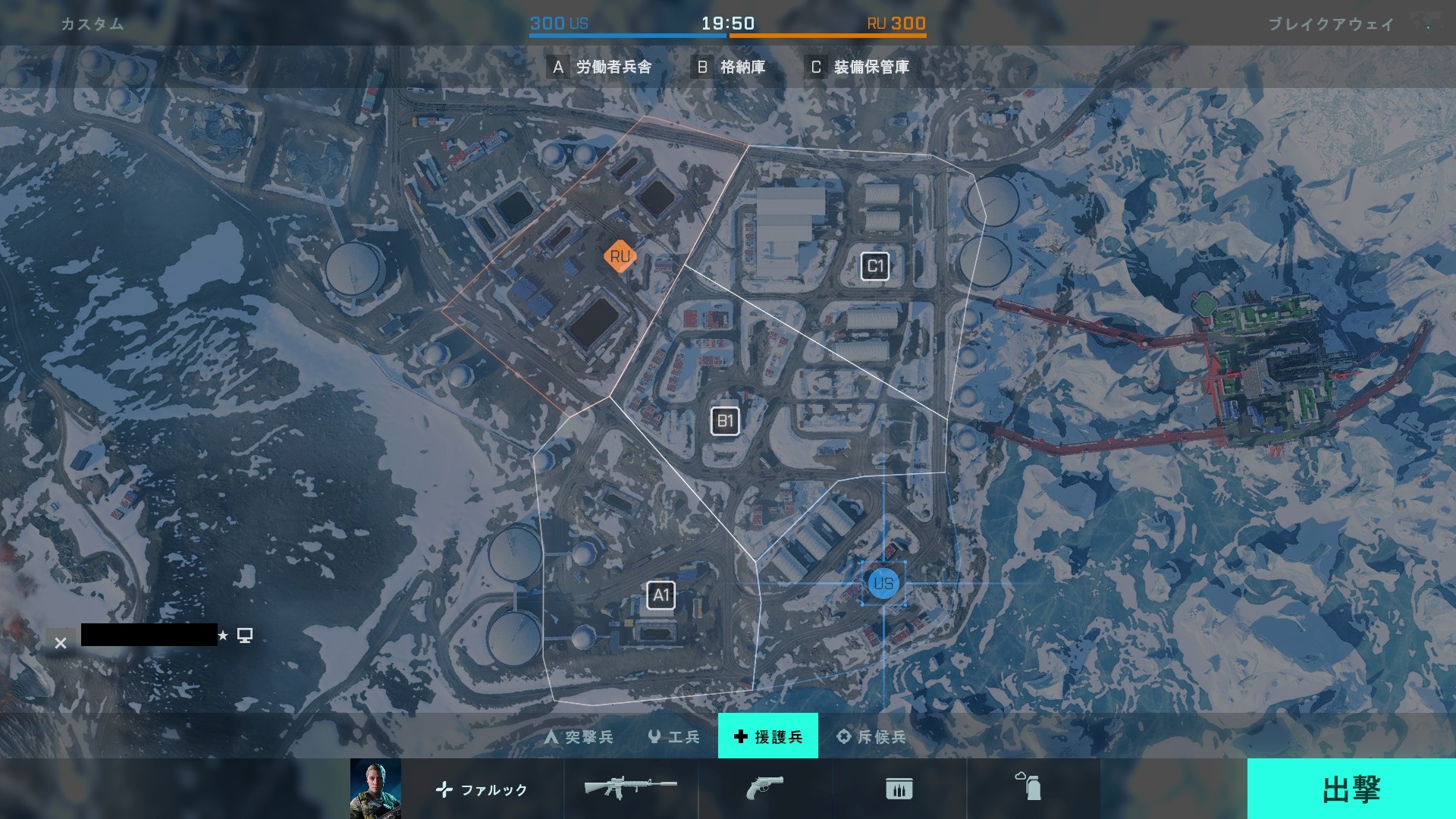1456x819 pixels.
Task: Select the B 格納庫 sector label
Action: coord(730,67)
